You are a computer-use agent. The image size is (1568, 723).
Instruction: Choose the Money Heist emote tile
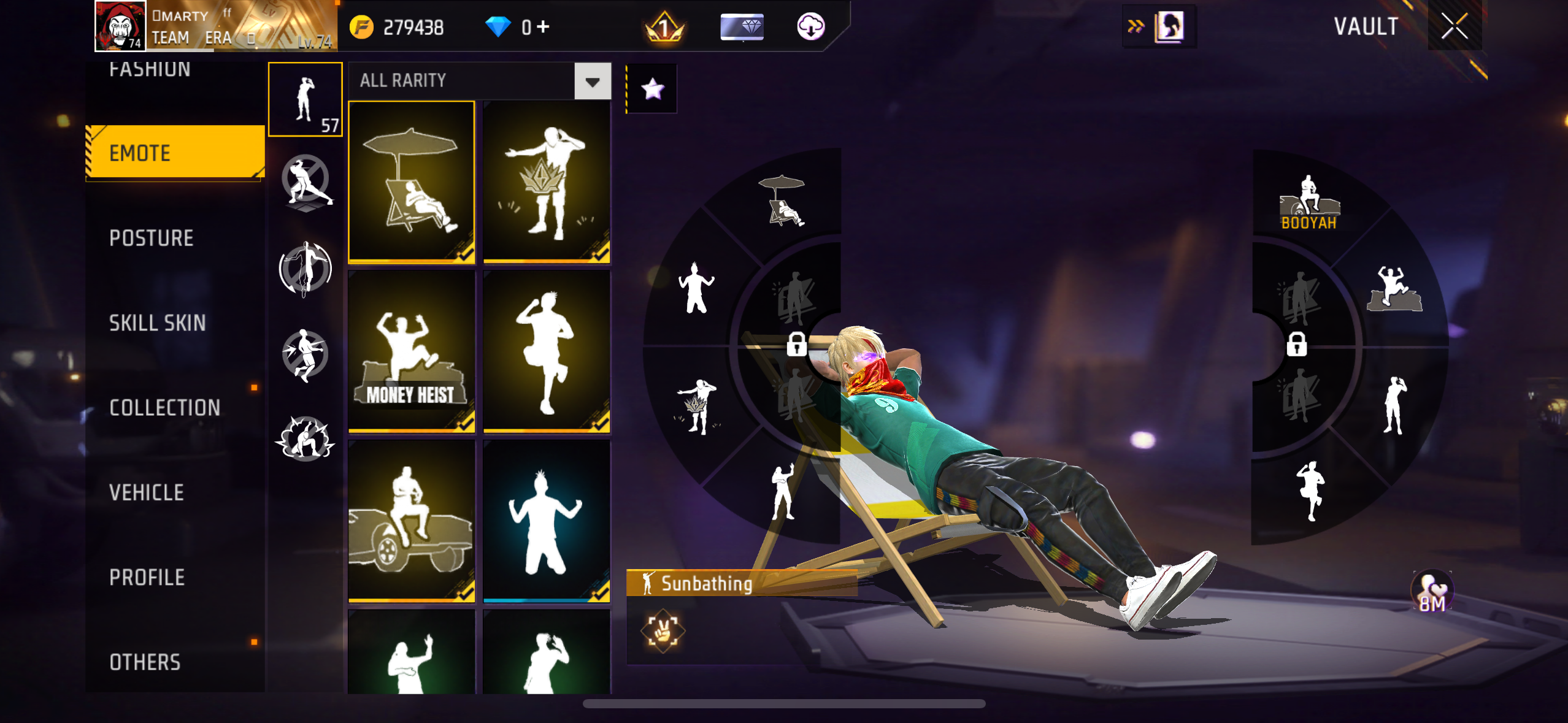pyautogui.click(x=412, y=351)
